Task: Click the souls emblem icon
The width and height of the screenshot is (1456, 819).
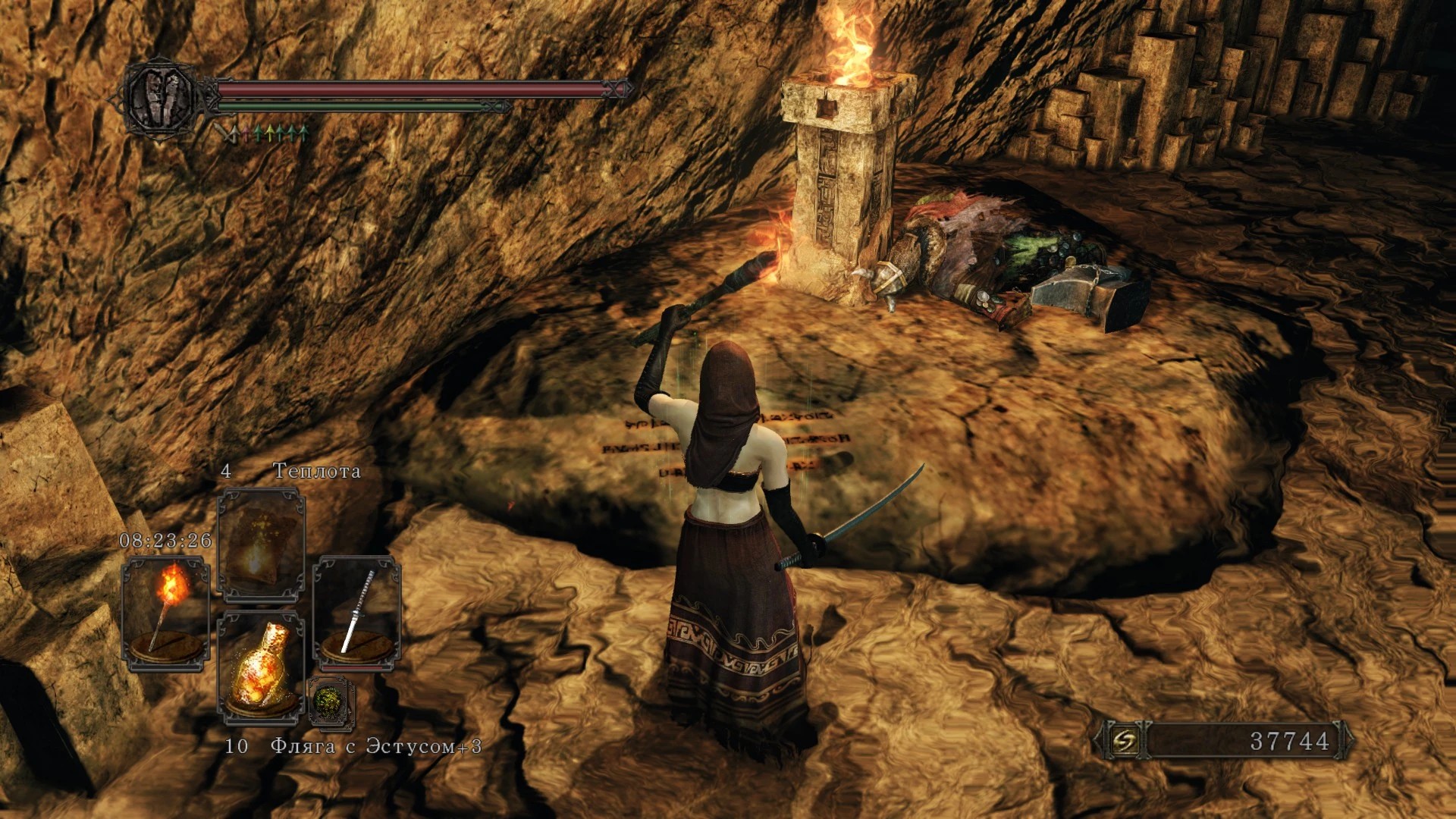Action: pos(1124,740)
